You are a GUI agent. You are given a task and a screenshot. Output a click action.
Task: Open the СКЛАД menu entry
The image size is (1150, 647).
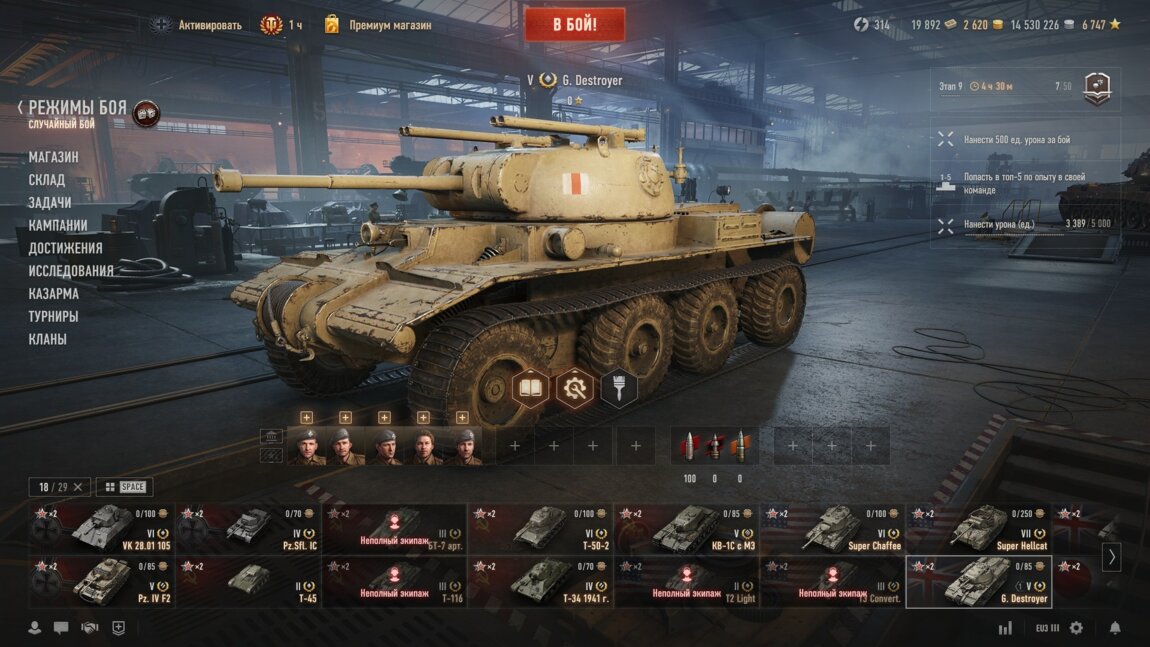47,180
